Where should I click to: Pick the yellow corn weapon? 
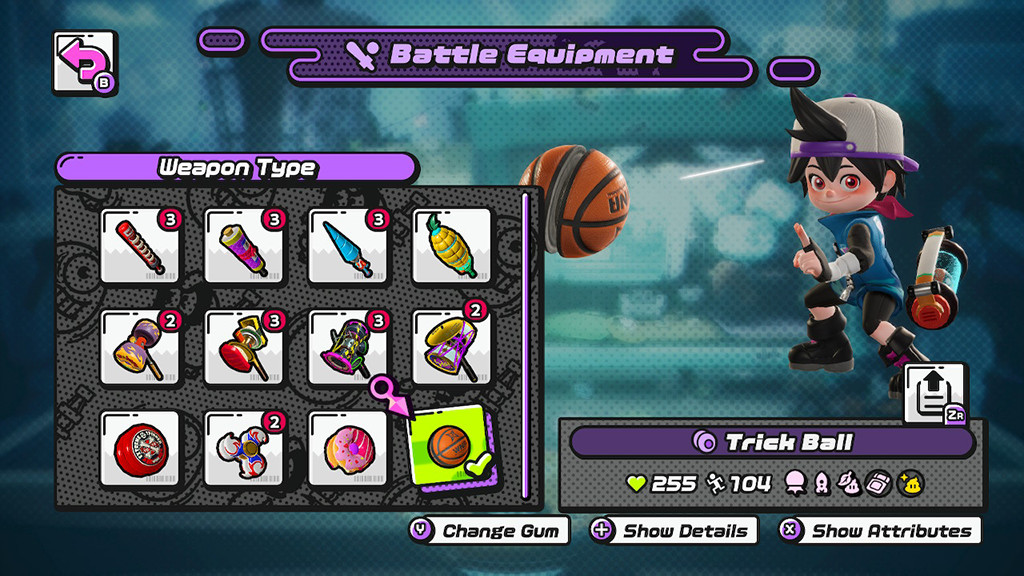452,245
